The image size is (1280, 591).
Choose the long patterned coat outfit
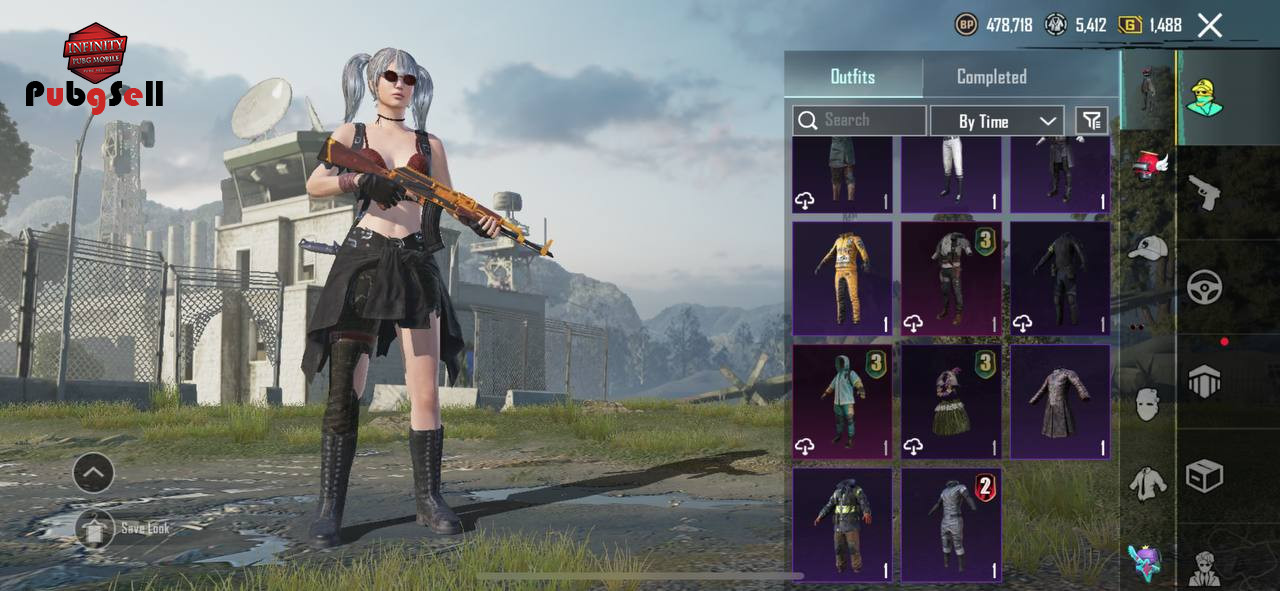[x=1060, y=402]
